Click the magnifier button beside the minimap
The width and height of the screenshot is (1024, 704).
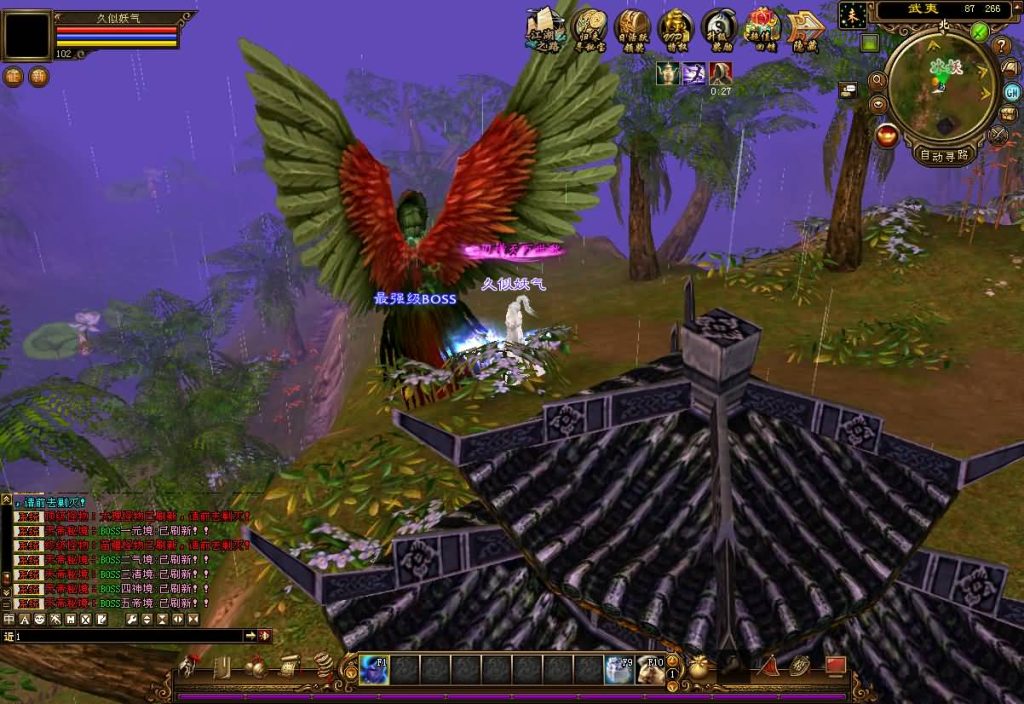pyautogui.click(x=877, y=81)
